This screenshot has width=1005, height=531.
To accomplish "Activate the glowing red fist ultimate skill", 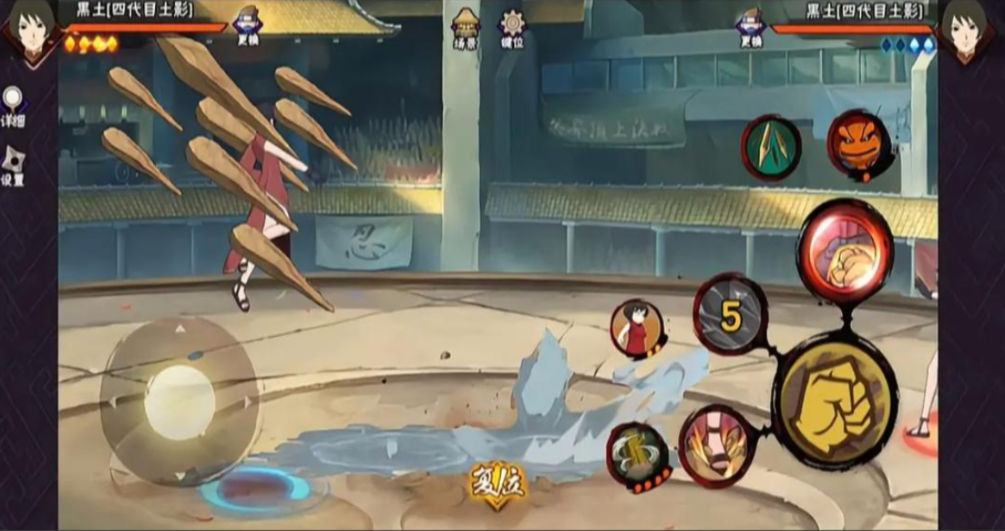I will (x=845, y=250).
